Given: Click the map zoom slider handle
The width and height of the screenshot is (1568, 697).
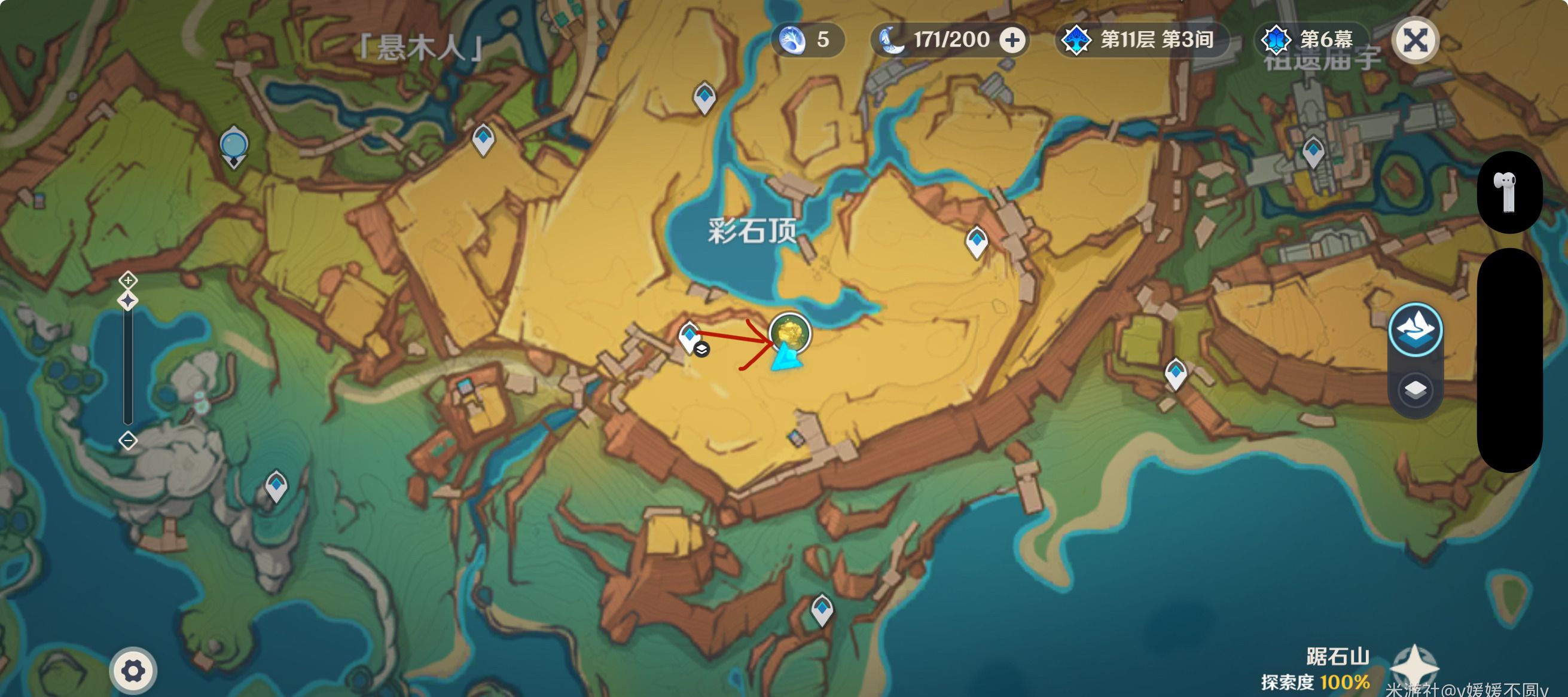Looking at the screenshot, I should [x=128, y=301].
